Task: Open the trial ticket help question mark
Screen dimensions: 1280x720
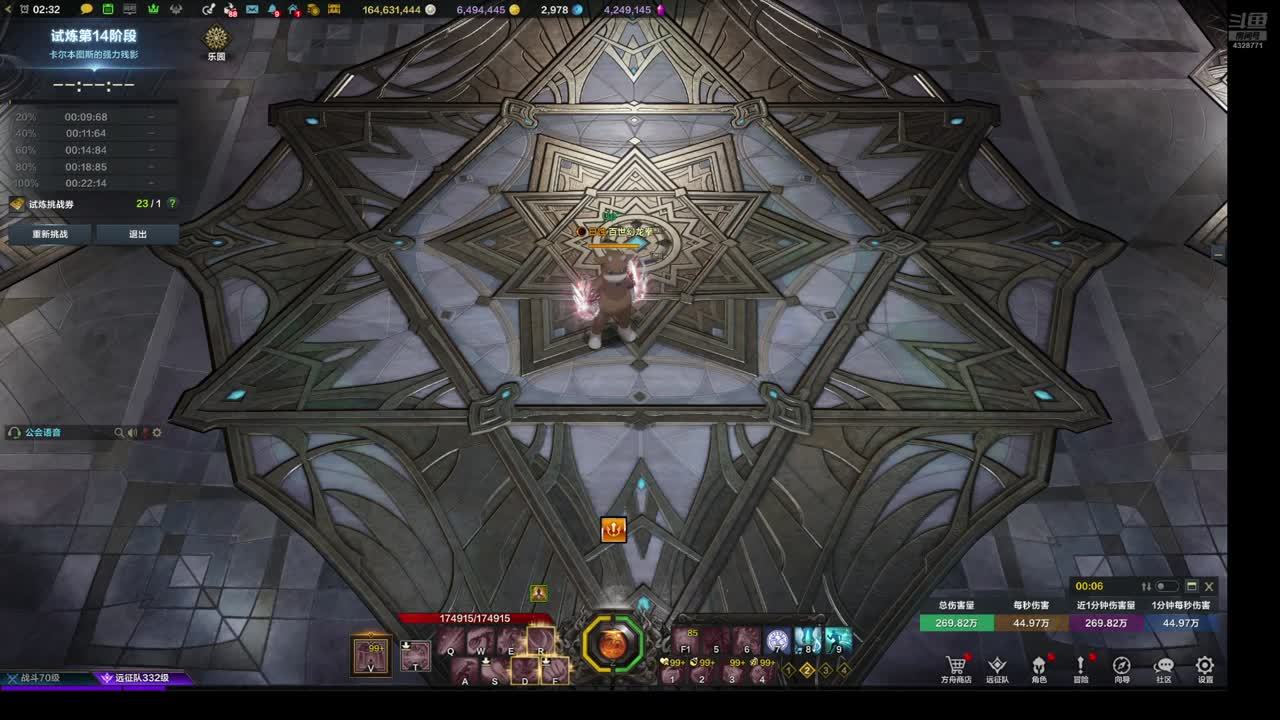Action: (x=172, y=204)
